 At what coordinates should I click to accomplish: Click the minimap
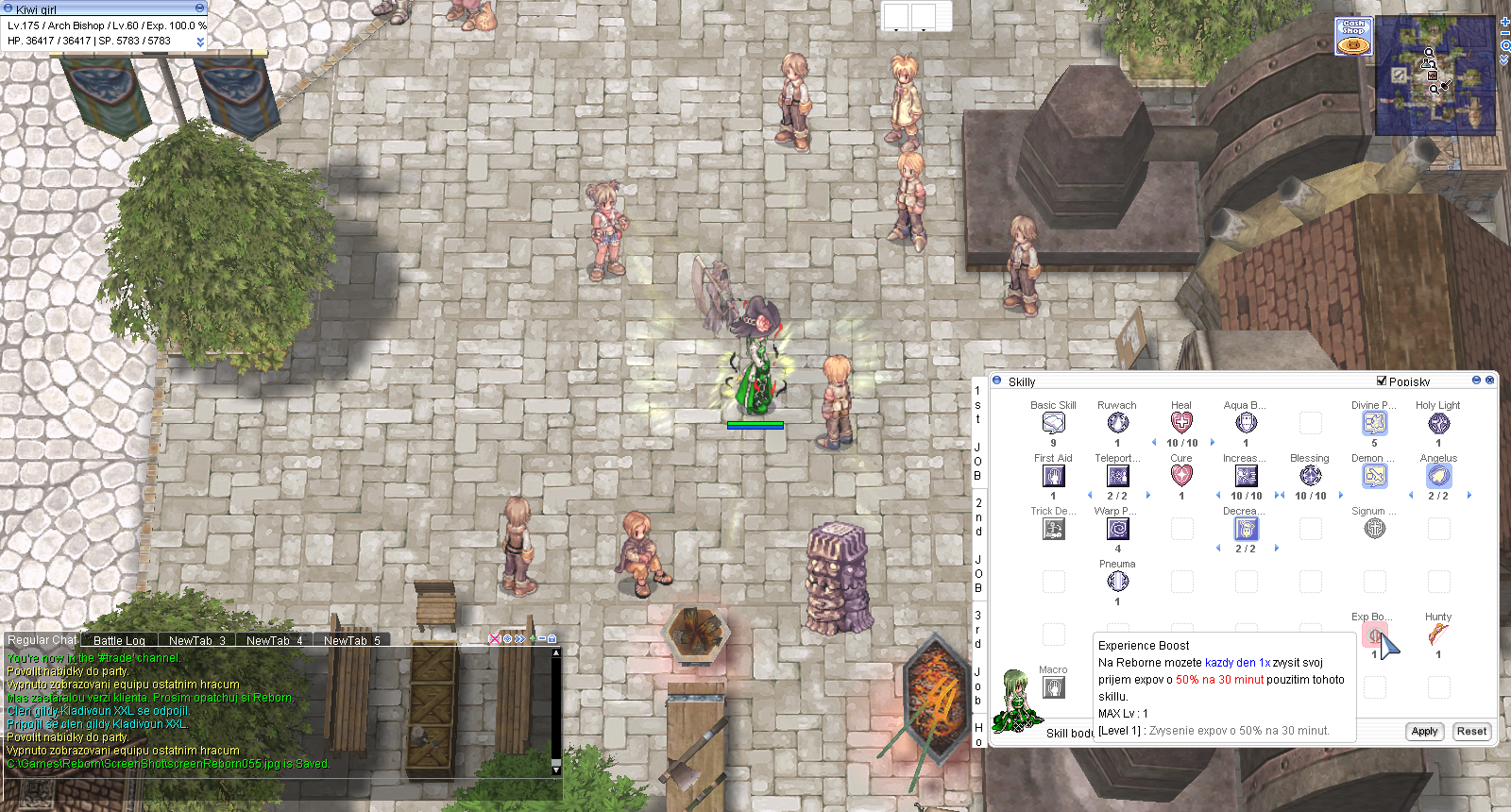point(1435,77)
